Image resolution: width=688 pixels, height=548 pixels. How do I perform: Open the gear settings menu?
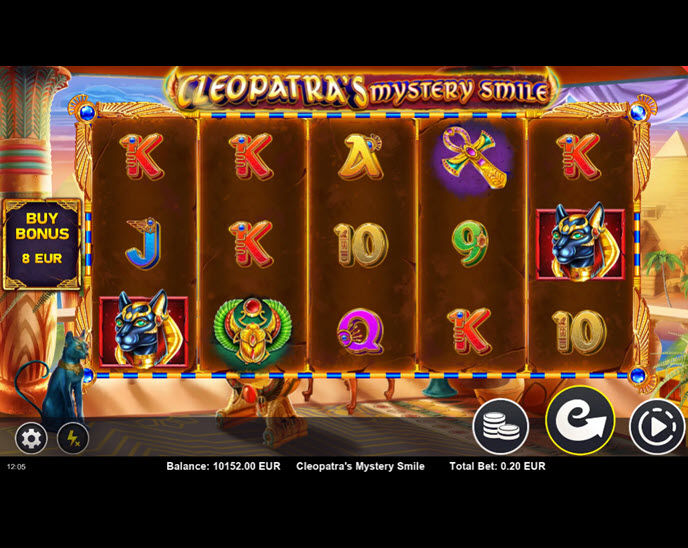pos(31,437)
